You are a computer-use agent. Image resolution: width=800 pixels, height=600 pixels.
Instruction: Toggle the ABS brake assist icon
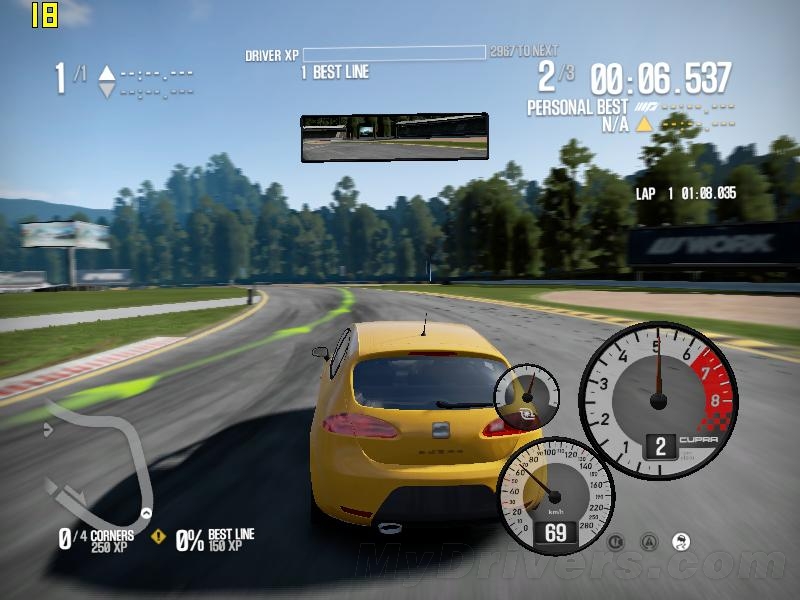pyautogui.click(x=616, y=542)
